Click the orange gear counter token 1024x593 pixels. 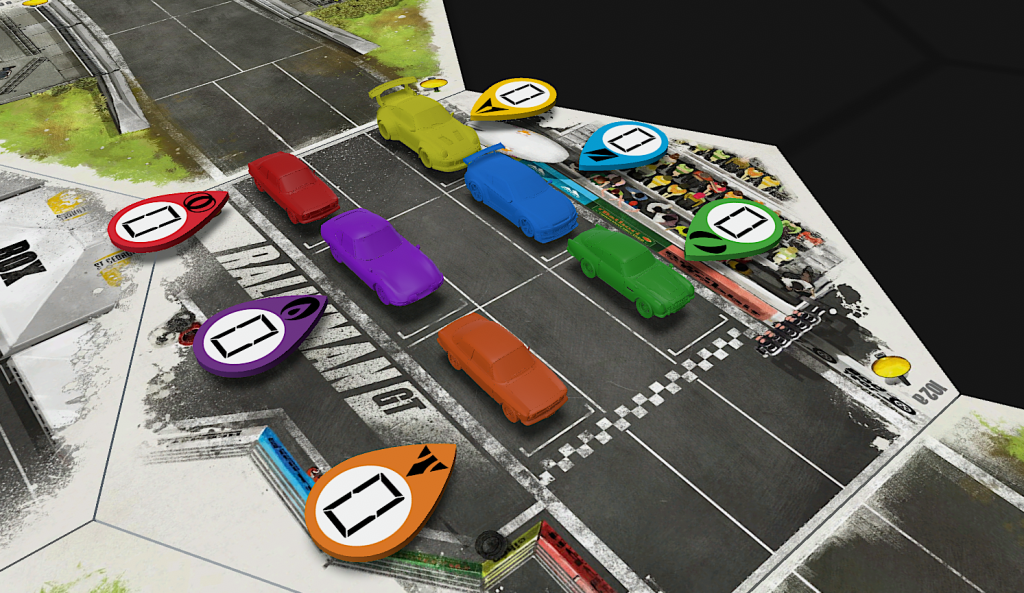tap(370, 500)
